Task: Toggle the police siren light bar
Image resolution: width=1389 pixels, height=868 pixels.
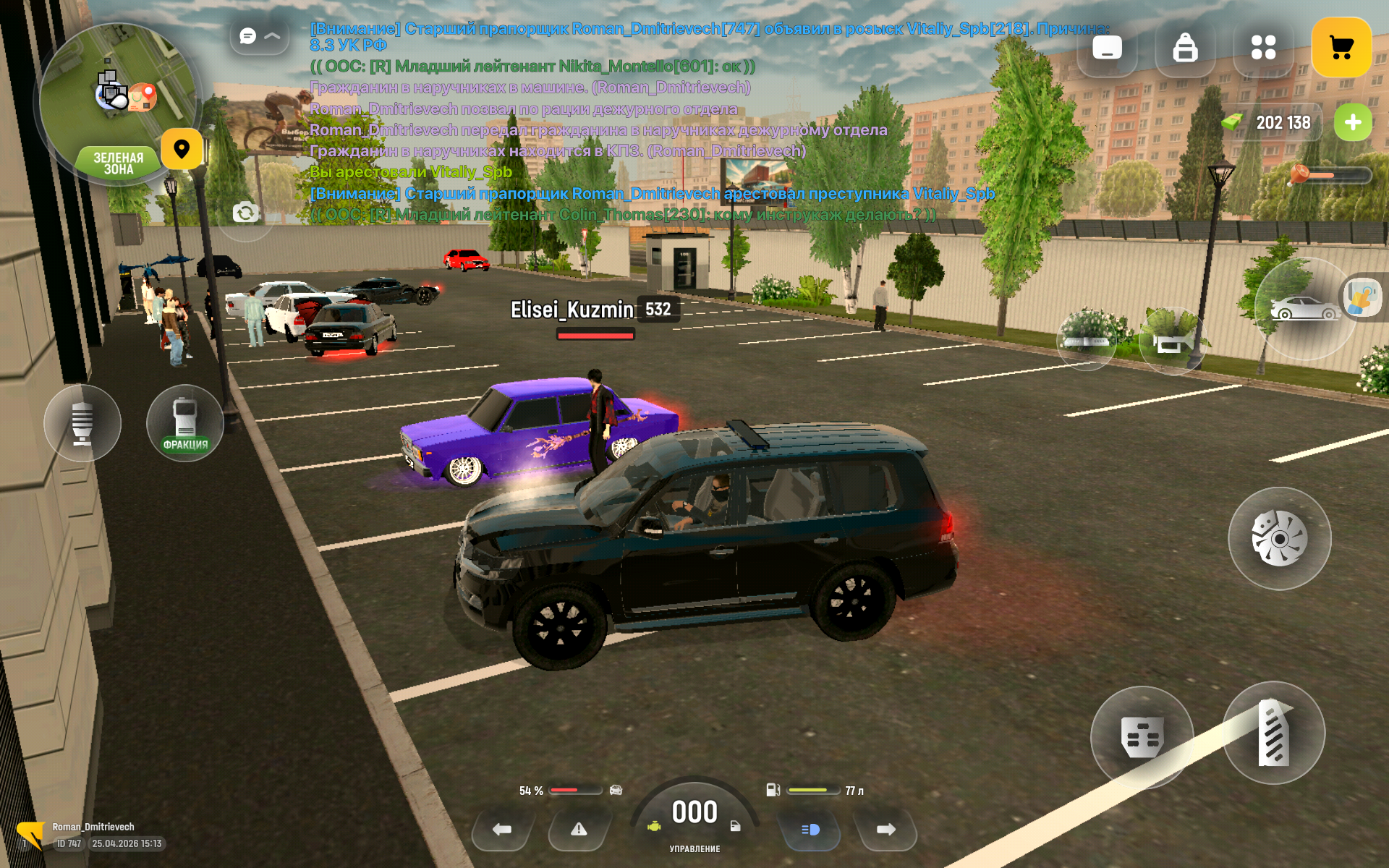Action: point(1085,340)
